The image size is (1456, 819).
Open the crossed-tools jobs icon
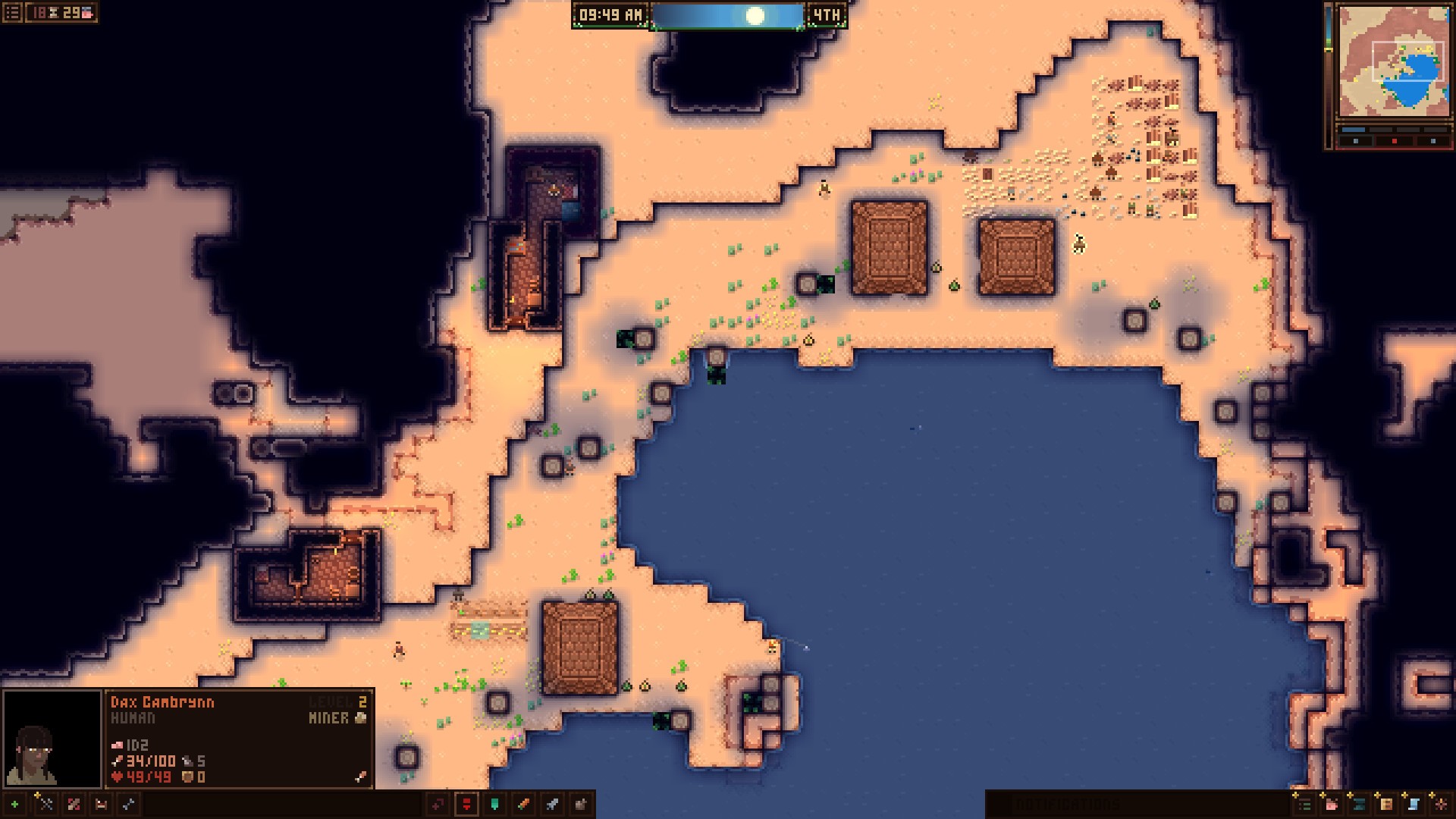coord(45,805)
